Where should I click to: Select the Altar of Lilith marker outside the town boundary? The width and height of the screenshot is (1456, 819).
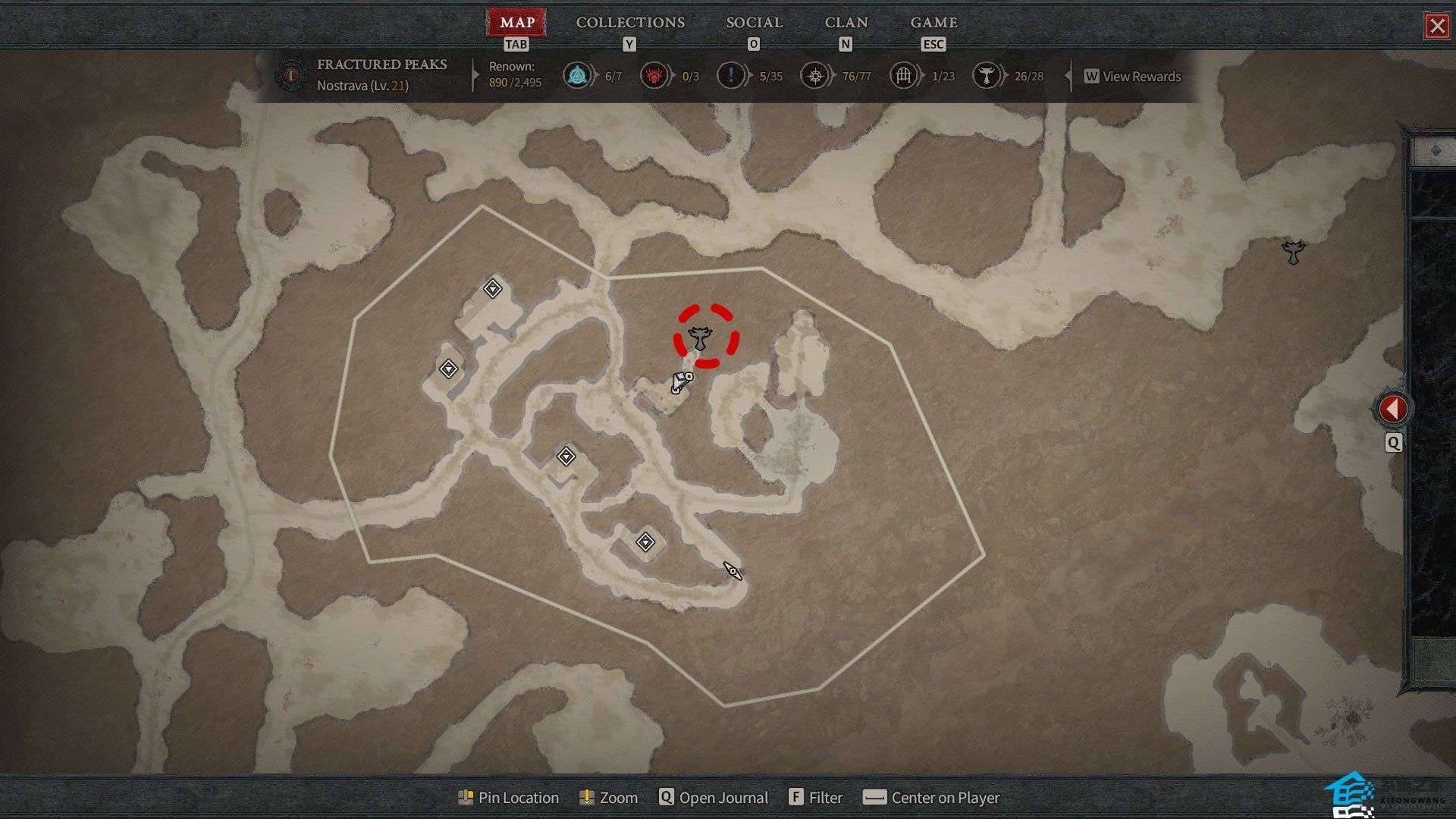click(x=1293, y=251)
